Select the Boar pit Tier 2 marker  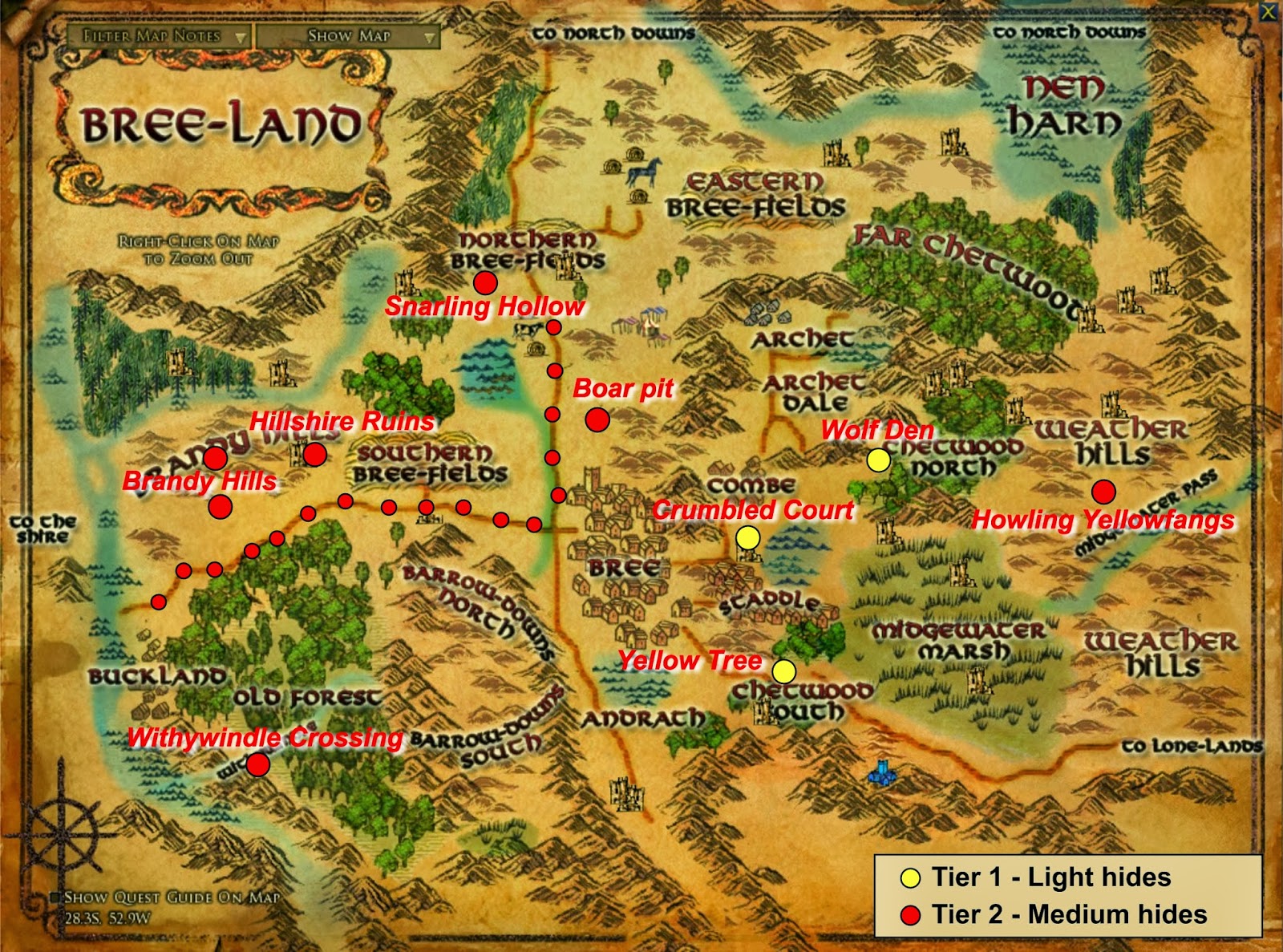point(597,418)
